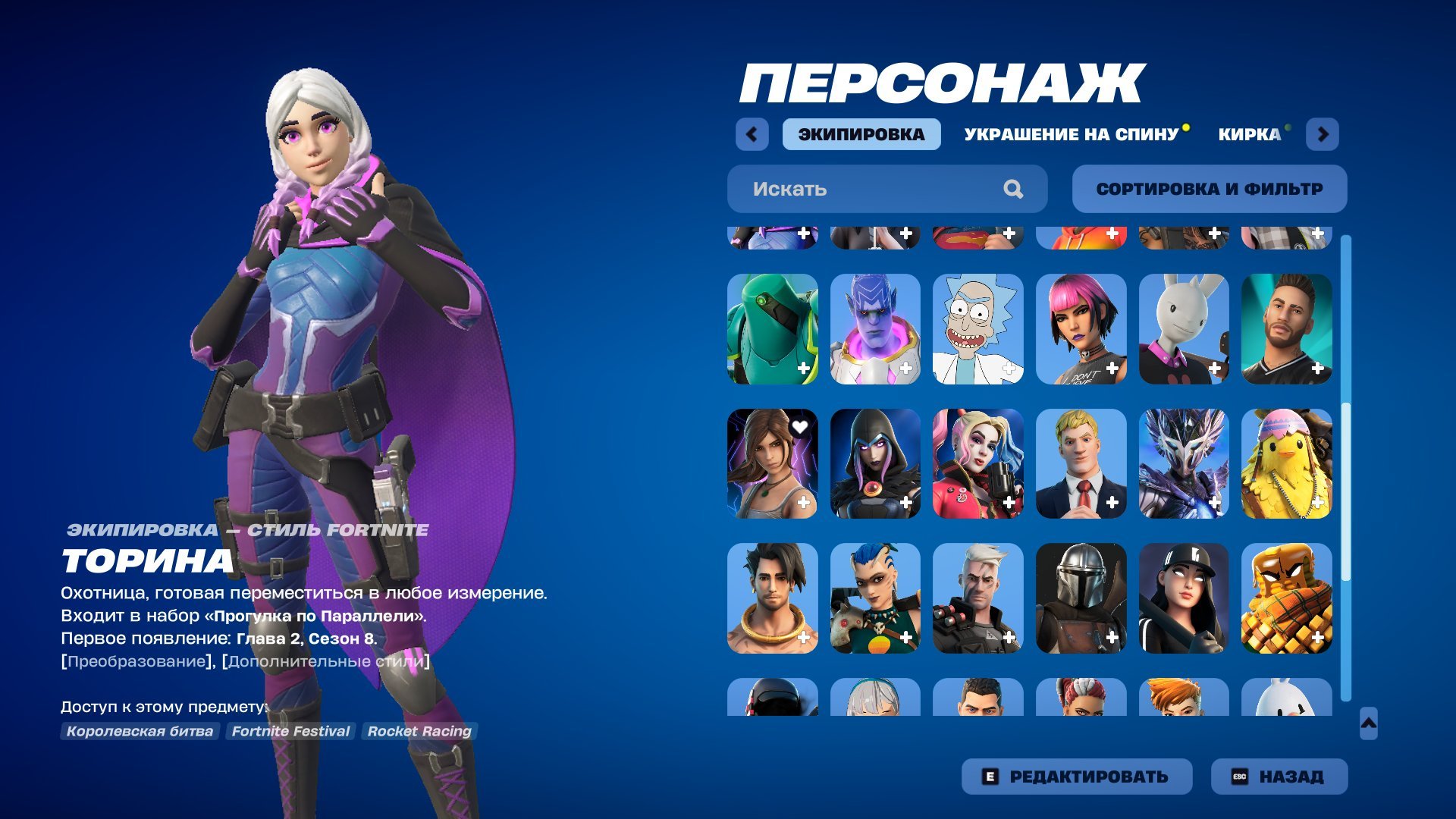The image size is (1456, 819).
Task: Click the plus icon on Rick Sanchez outfit
Action: pos(1009,369)
